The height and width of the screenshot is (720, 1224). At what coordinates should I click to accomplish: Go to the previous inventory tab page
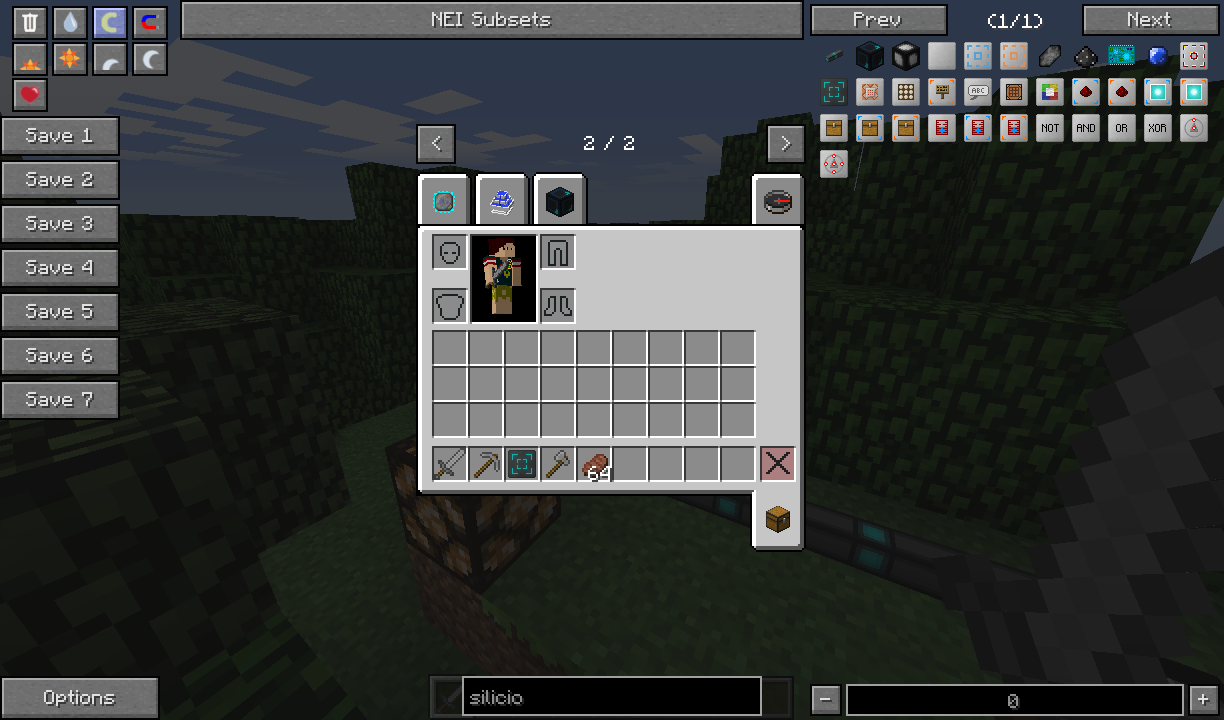tap(436, 144)
